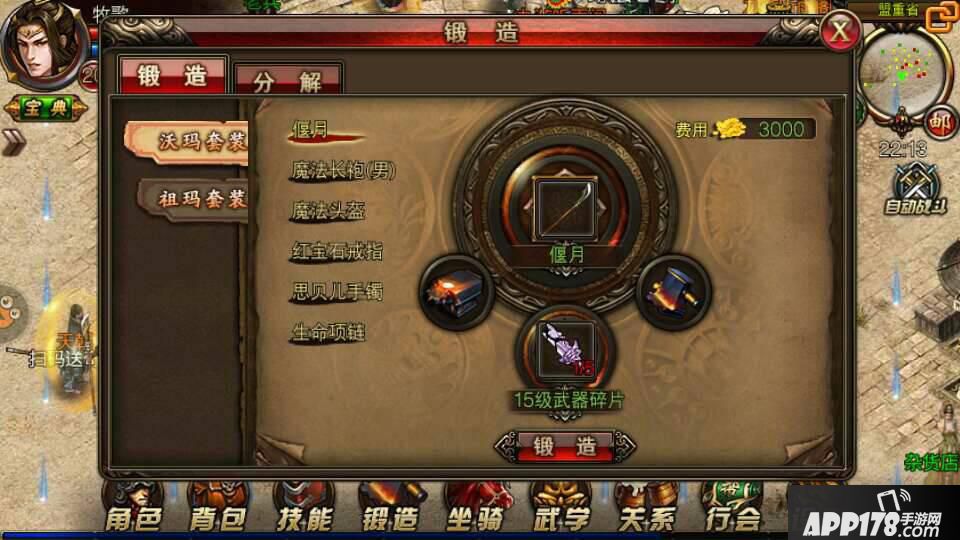Choose 红宝石戒指 from the list
Viewport: 960px width, 540px height.
tap(336, 251)
